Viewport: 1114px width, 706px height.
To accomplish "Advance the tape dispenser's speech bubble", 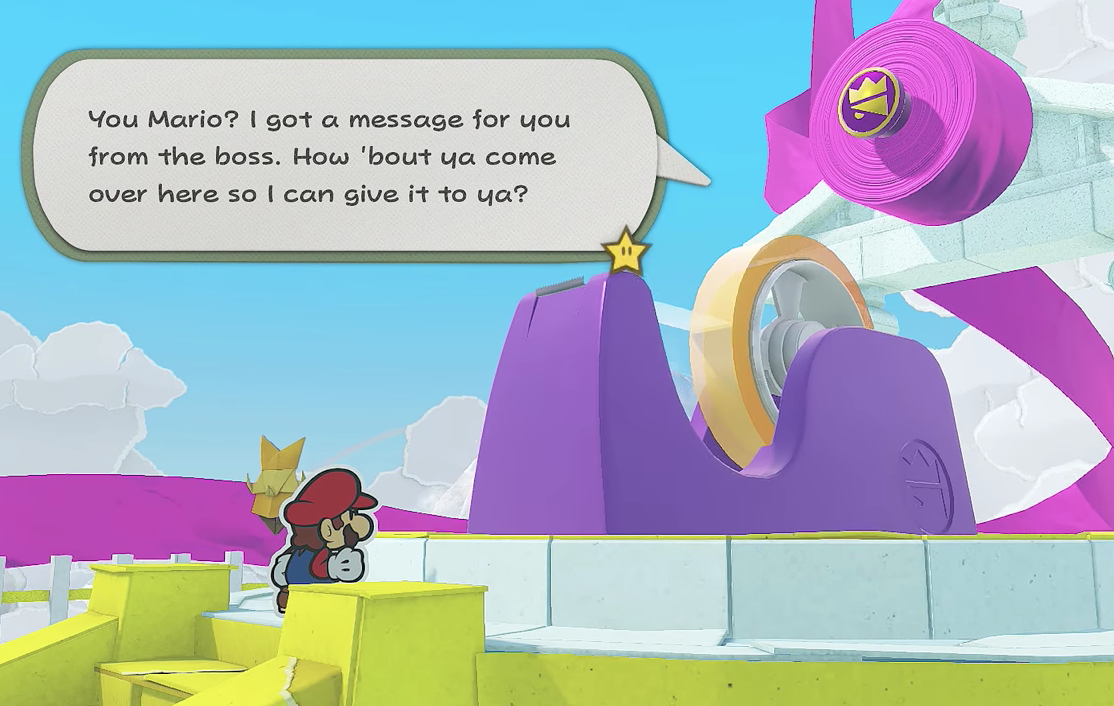I will point(340,156).
